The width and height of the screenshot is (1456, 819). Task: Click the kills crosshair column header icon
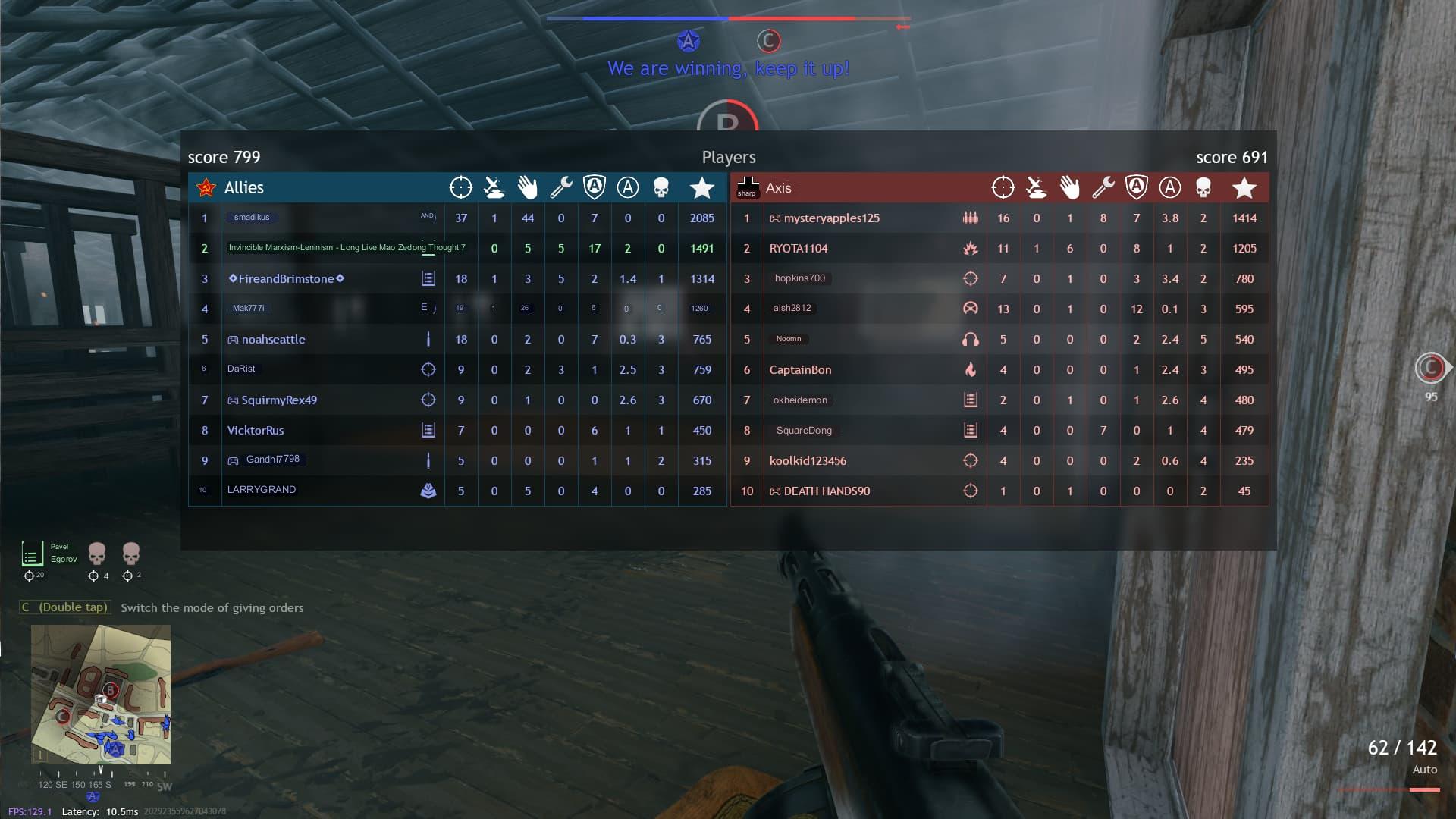coord(461,187)
